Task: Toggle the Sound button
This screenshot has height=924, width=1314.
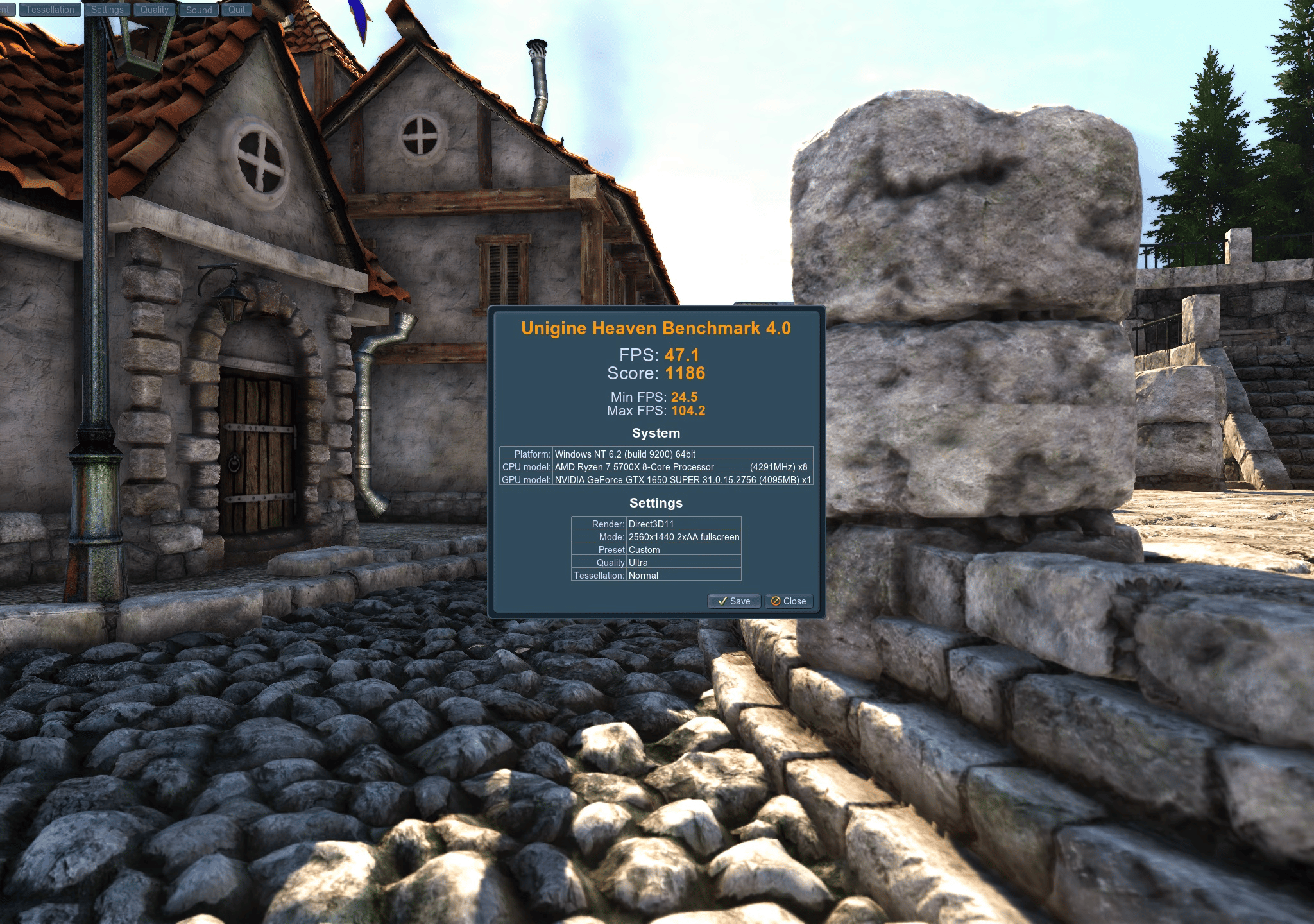Action: pyautogui.click(x=199, y=10)
